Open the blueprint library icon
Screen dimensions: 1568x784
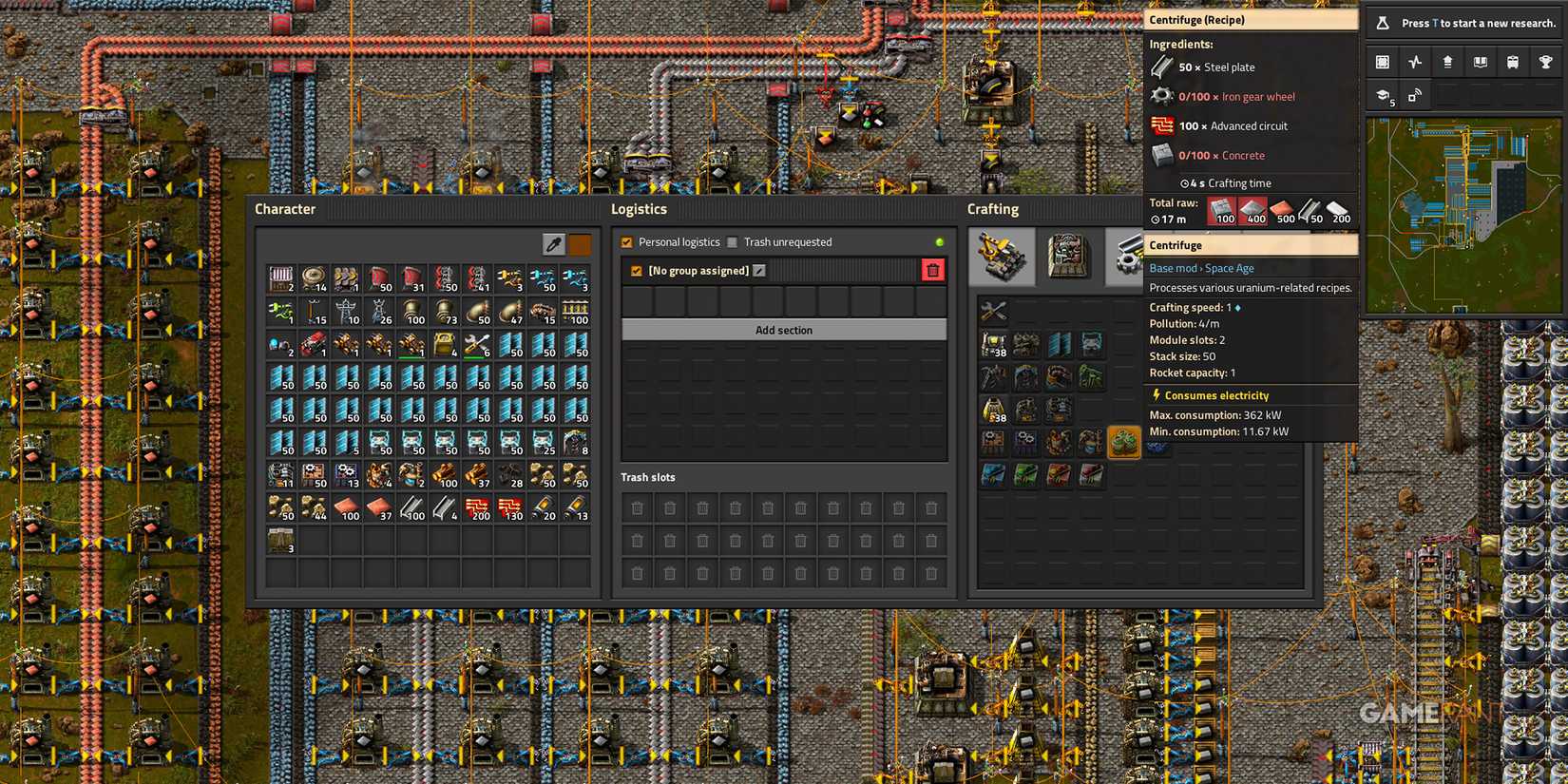pos(1382,62)
